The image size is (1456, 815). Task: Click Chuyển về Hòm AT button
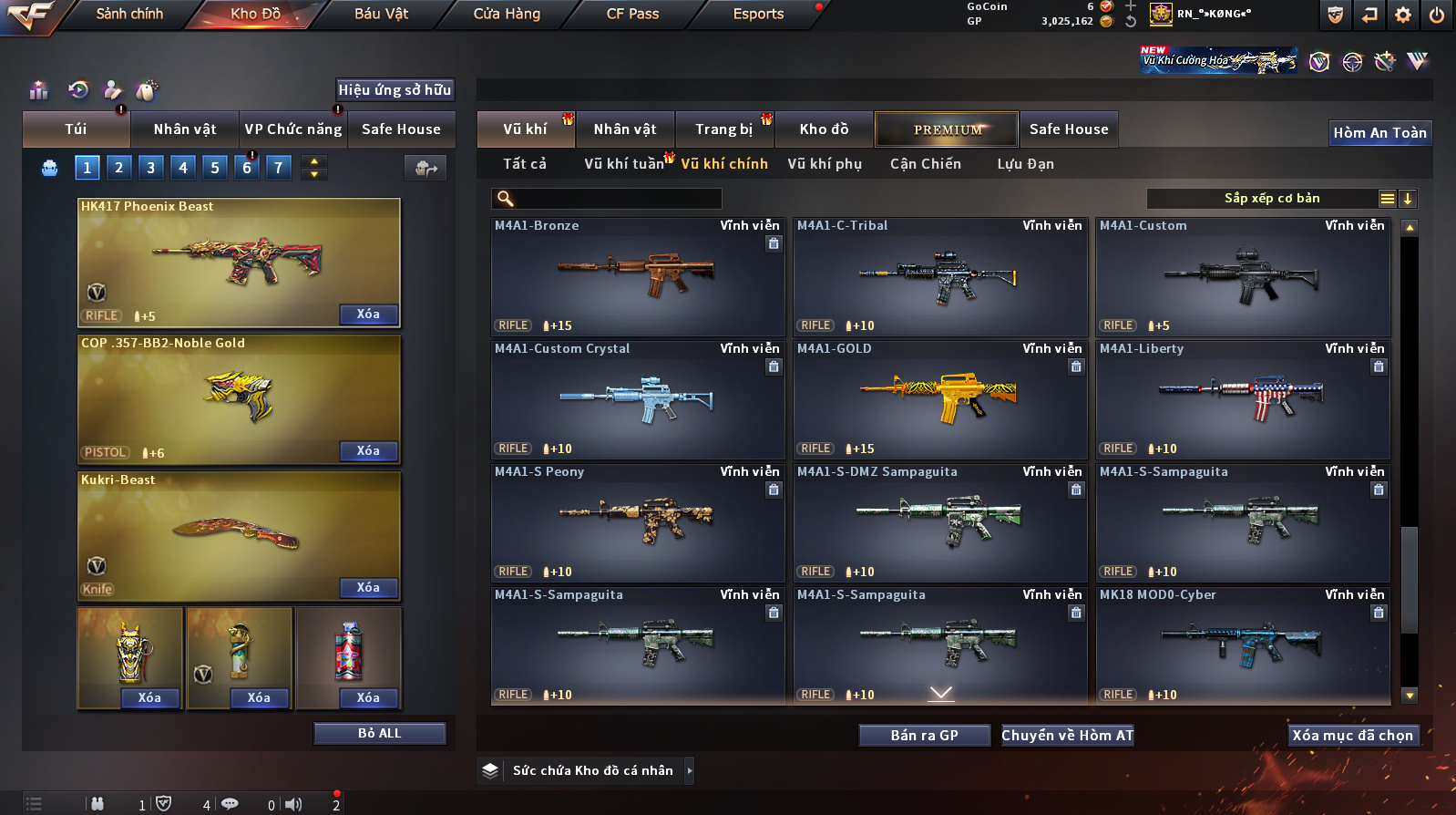click(x=1067, y=736)
